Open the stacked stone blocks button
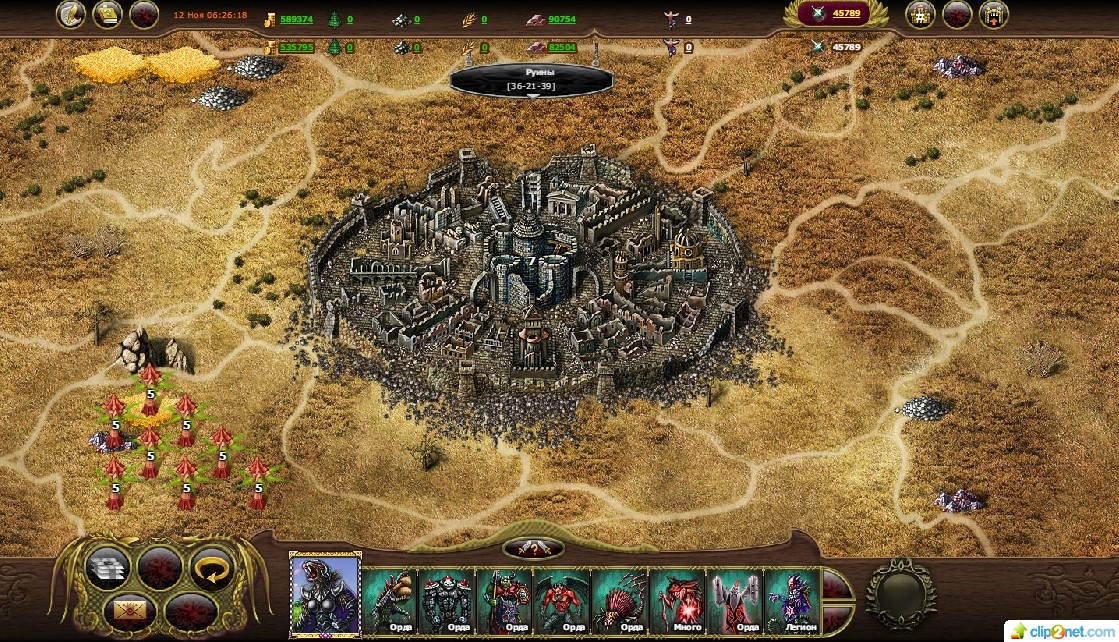Viewport: 1119px width, 642px height. (108, 568)
